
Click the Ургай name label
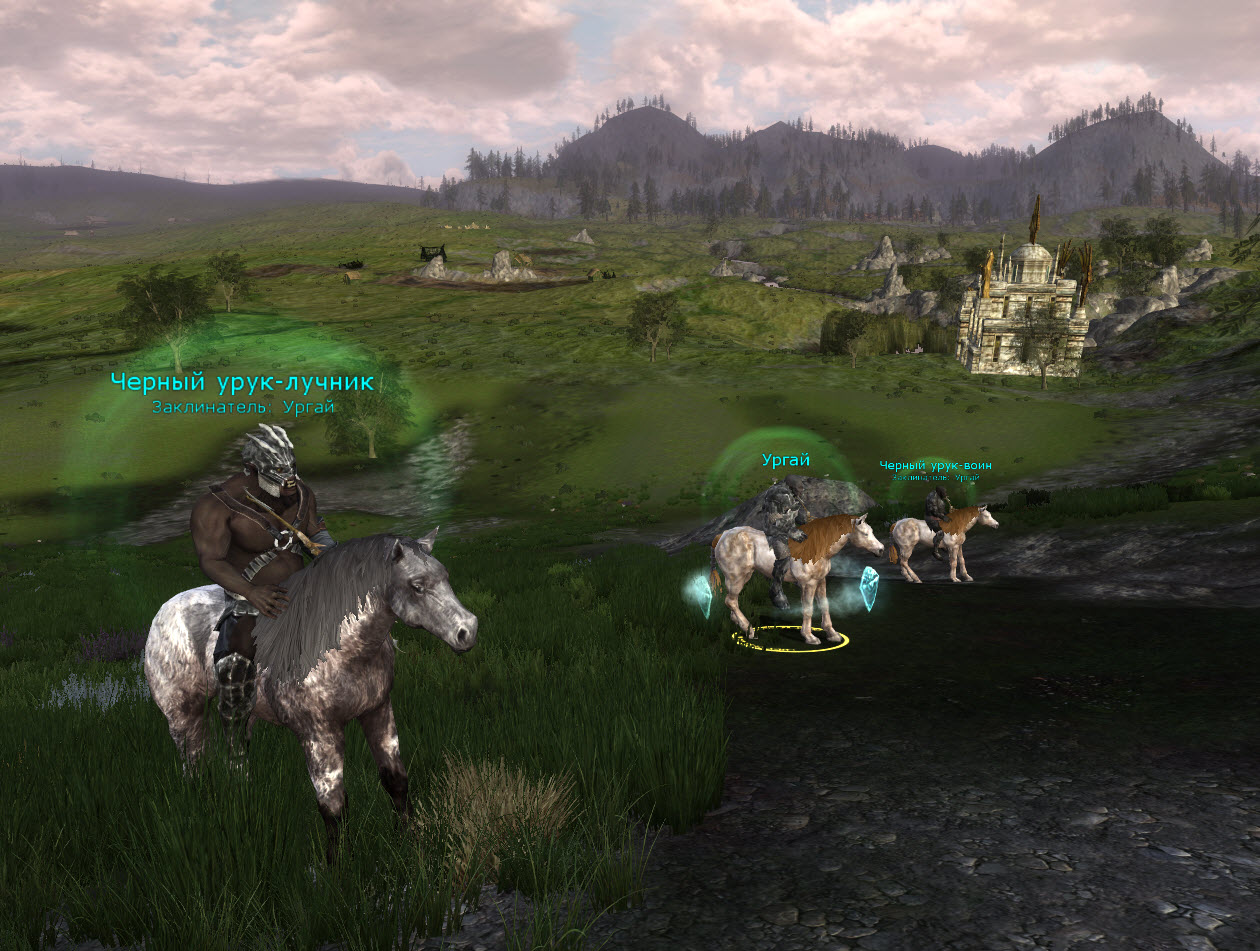click(785, 460)
